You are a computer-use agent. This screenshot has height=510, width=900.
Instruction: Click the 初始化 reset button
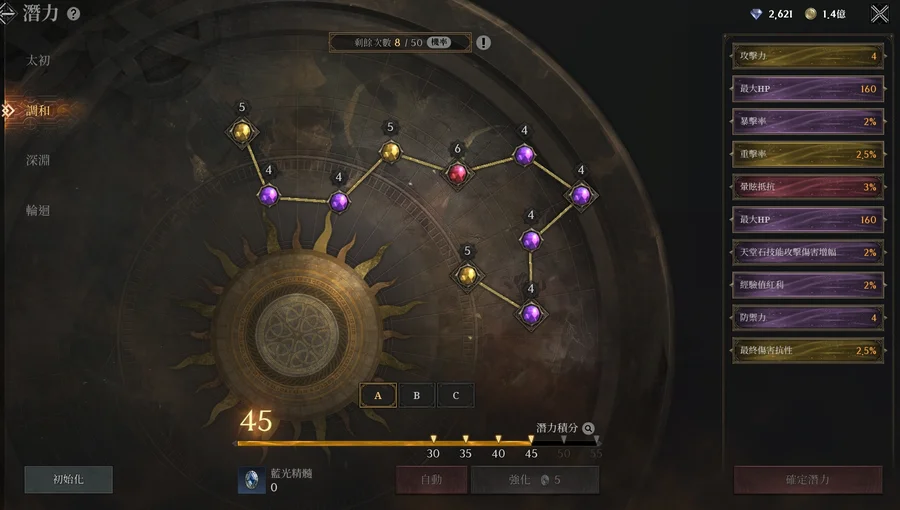click(x=68, y=479)
